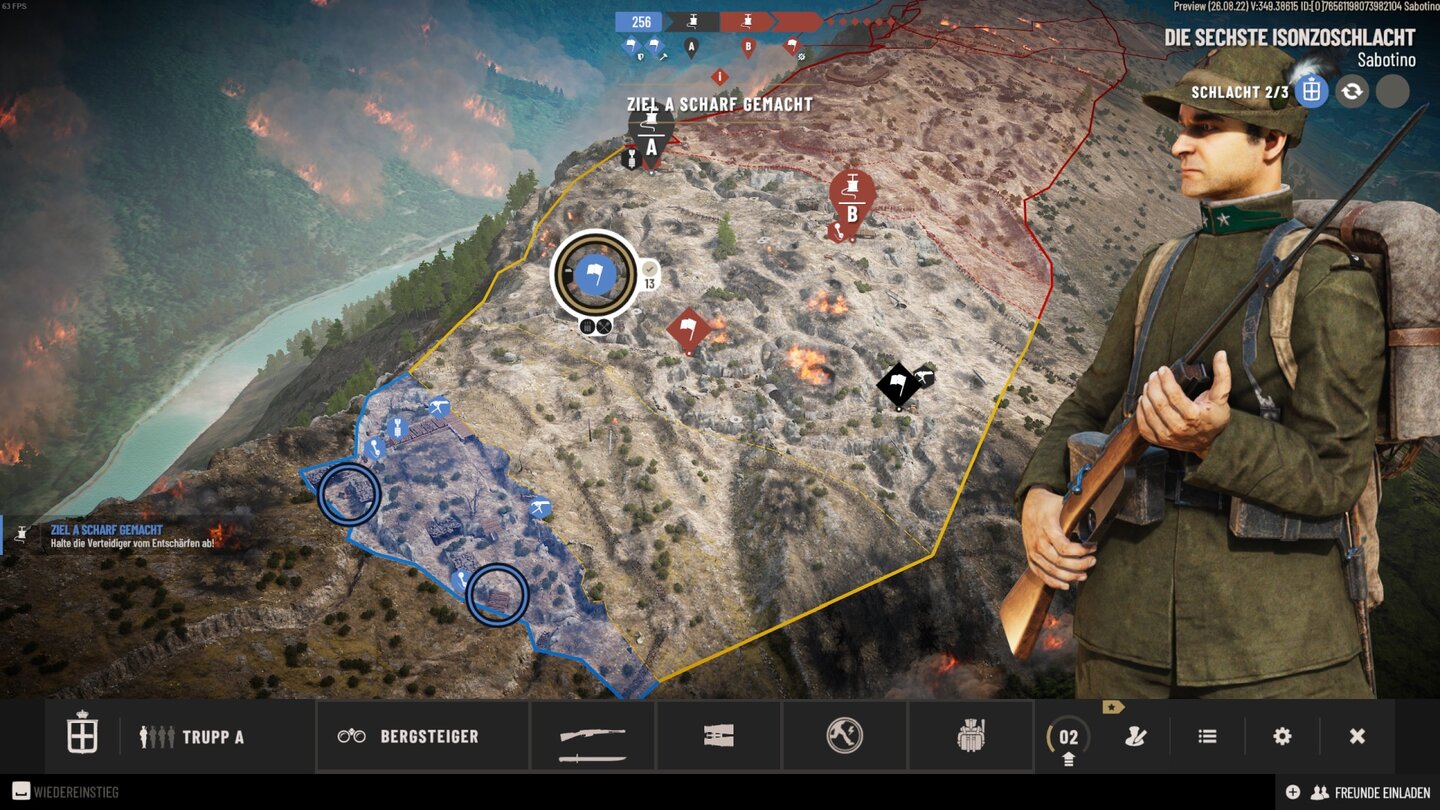
Task: Click the royal crest emblem on the loadout bar
Action: tap(80, 736)
